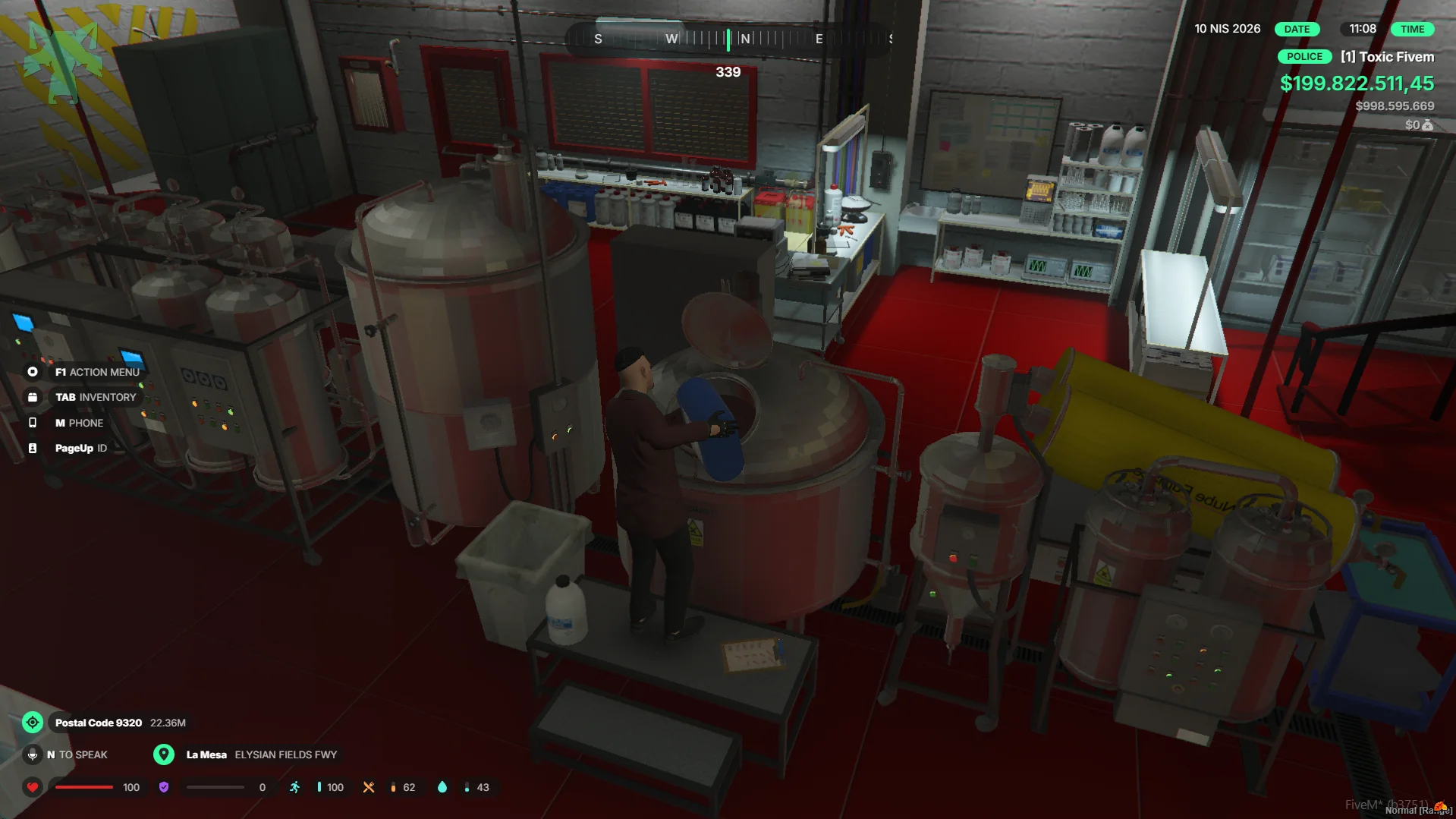Click the Postal Code crosshair icon
This screenshot has height=819, width=1456.
pyautogui.click(x=33, y=723)
